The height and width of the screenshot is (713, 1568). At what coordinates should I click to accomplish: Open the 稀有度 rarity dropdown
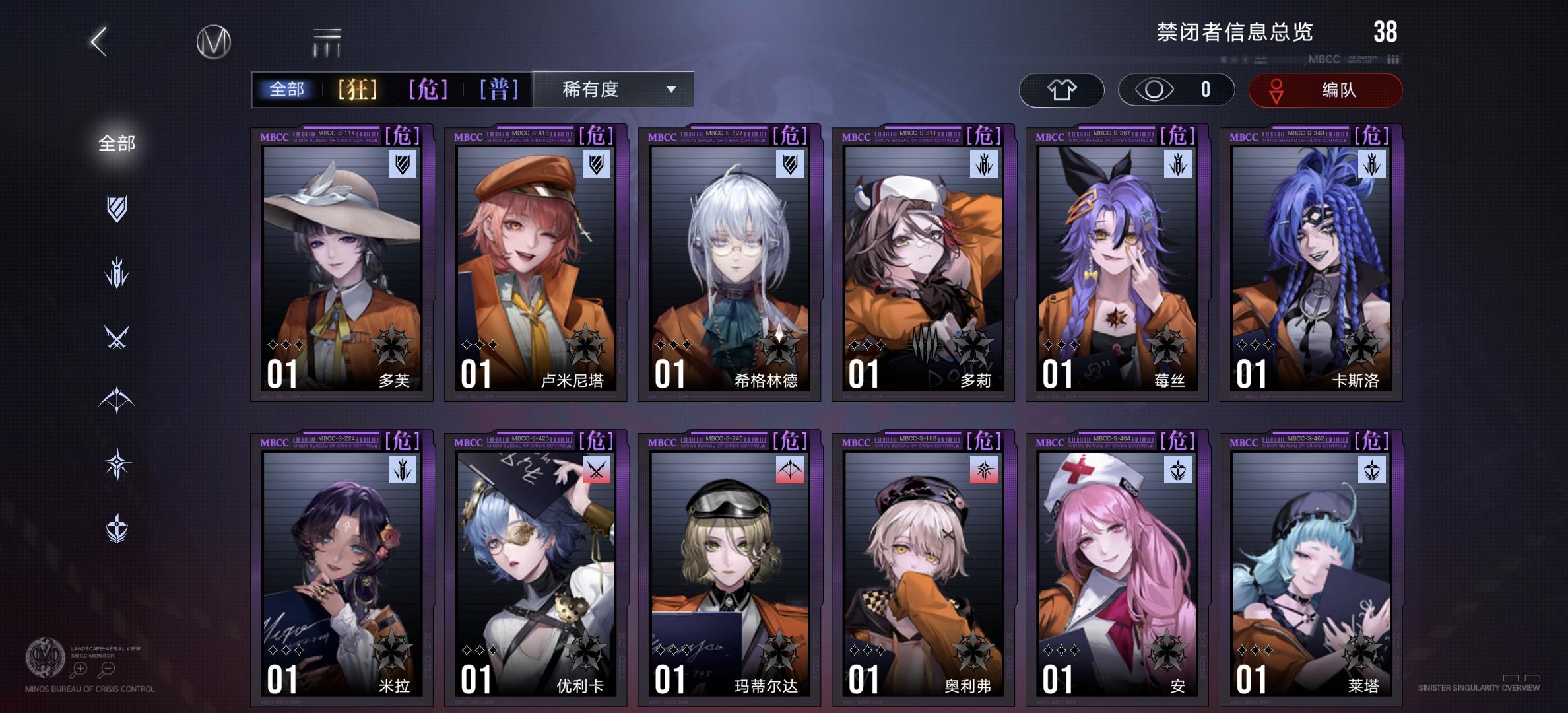click(x=612, y=90)
